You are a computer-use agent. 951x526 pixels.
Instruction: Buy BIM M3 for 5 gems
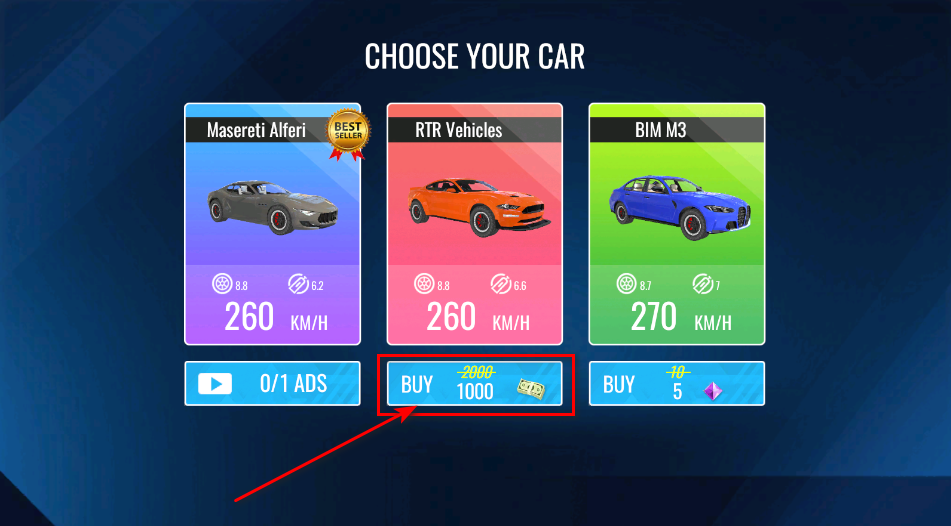(676, 383)
